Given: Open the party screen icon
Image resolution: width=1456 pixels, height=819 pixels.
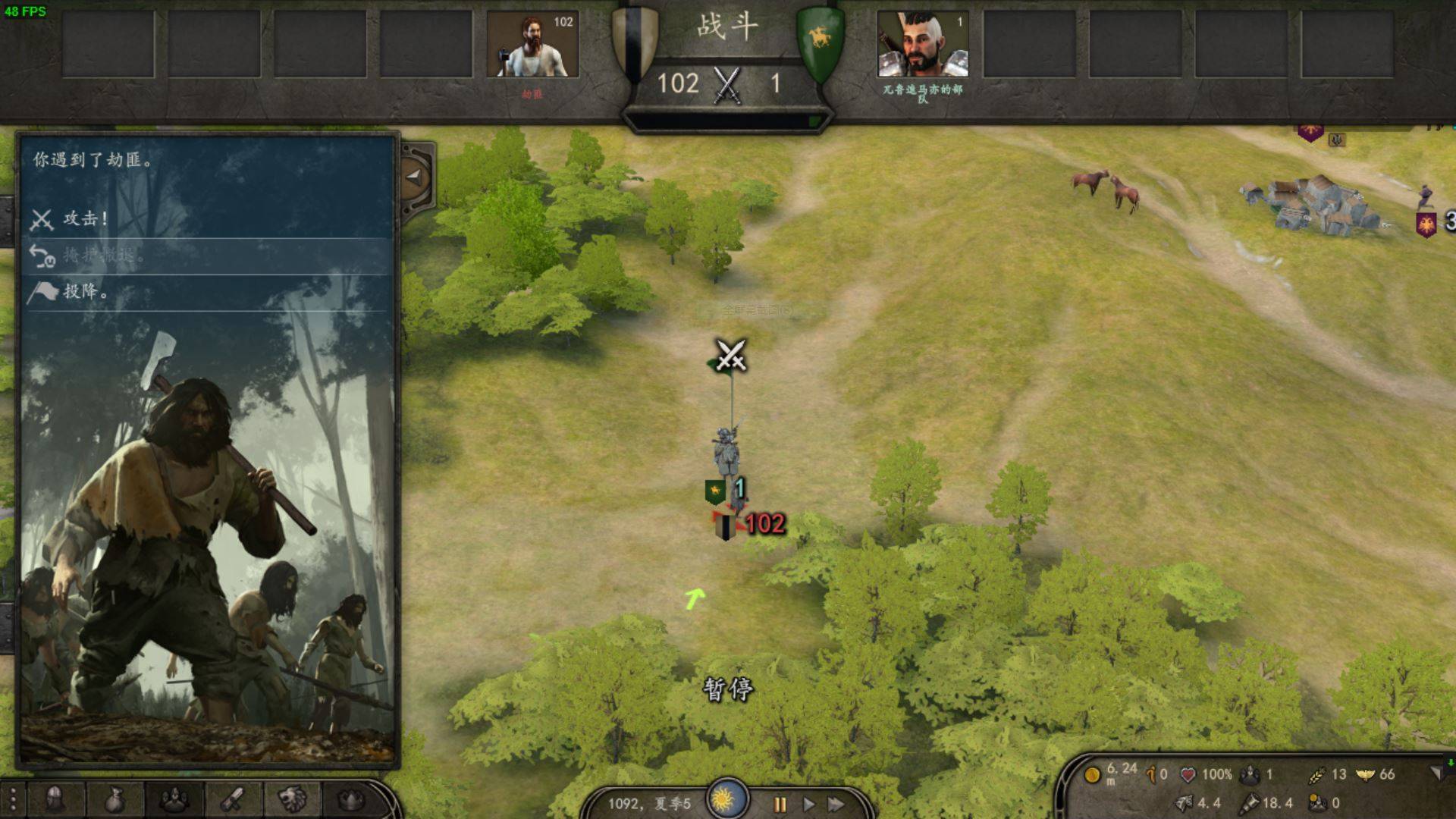Looking at the screenshot, I should tap(174, 799).
